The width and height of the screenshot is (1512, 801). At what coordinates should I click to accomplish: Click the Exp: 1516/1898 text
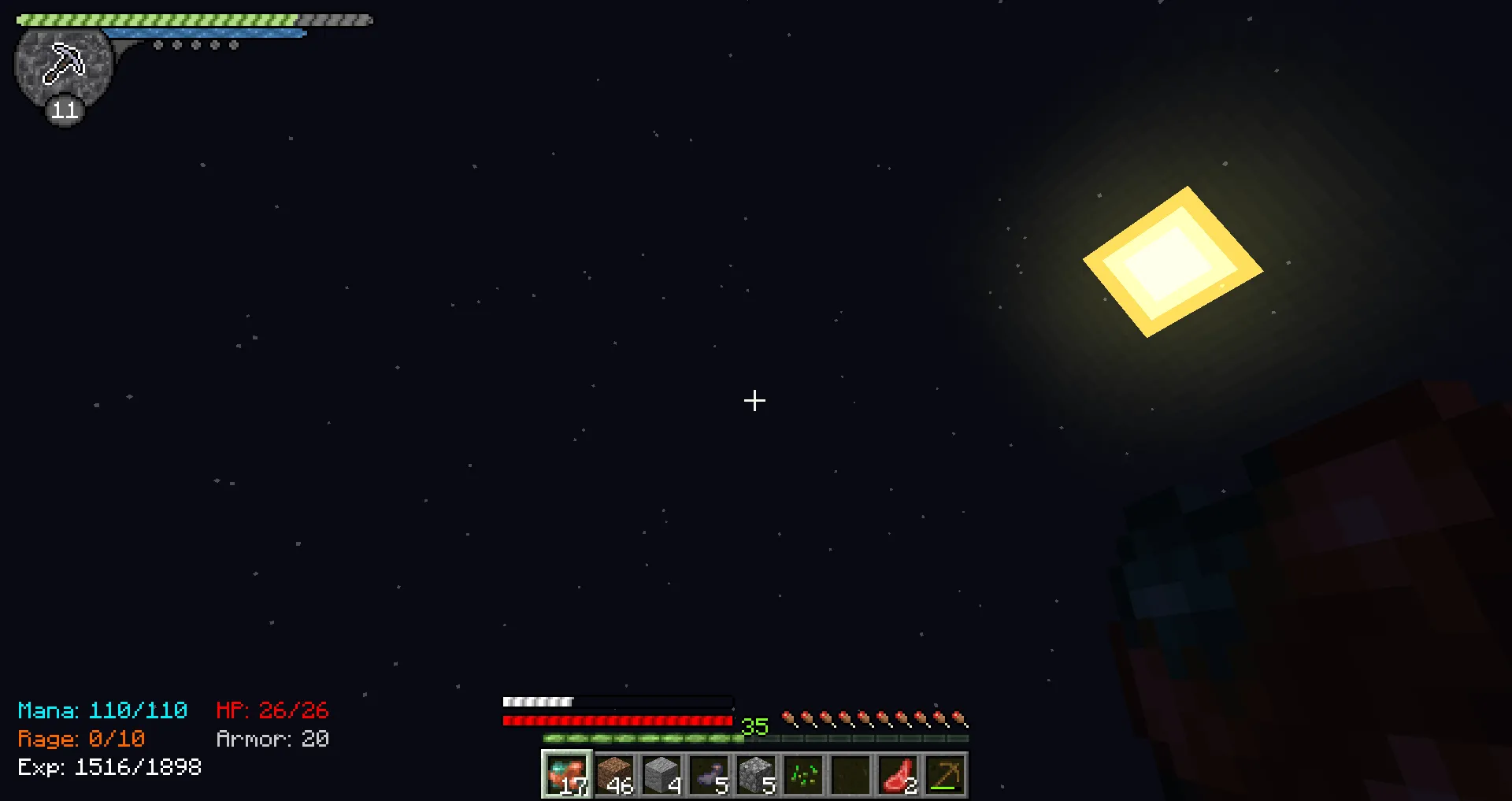(x=109, y=766)
